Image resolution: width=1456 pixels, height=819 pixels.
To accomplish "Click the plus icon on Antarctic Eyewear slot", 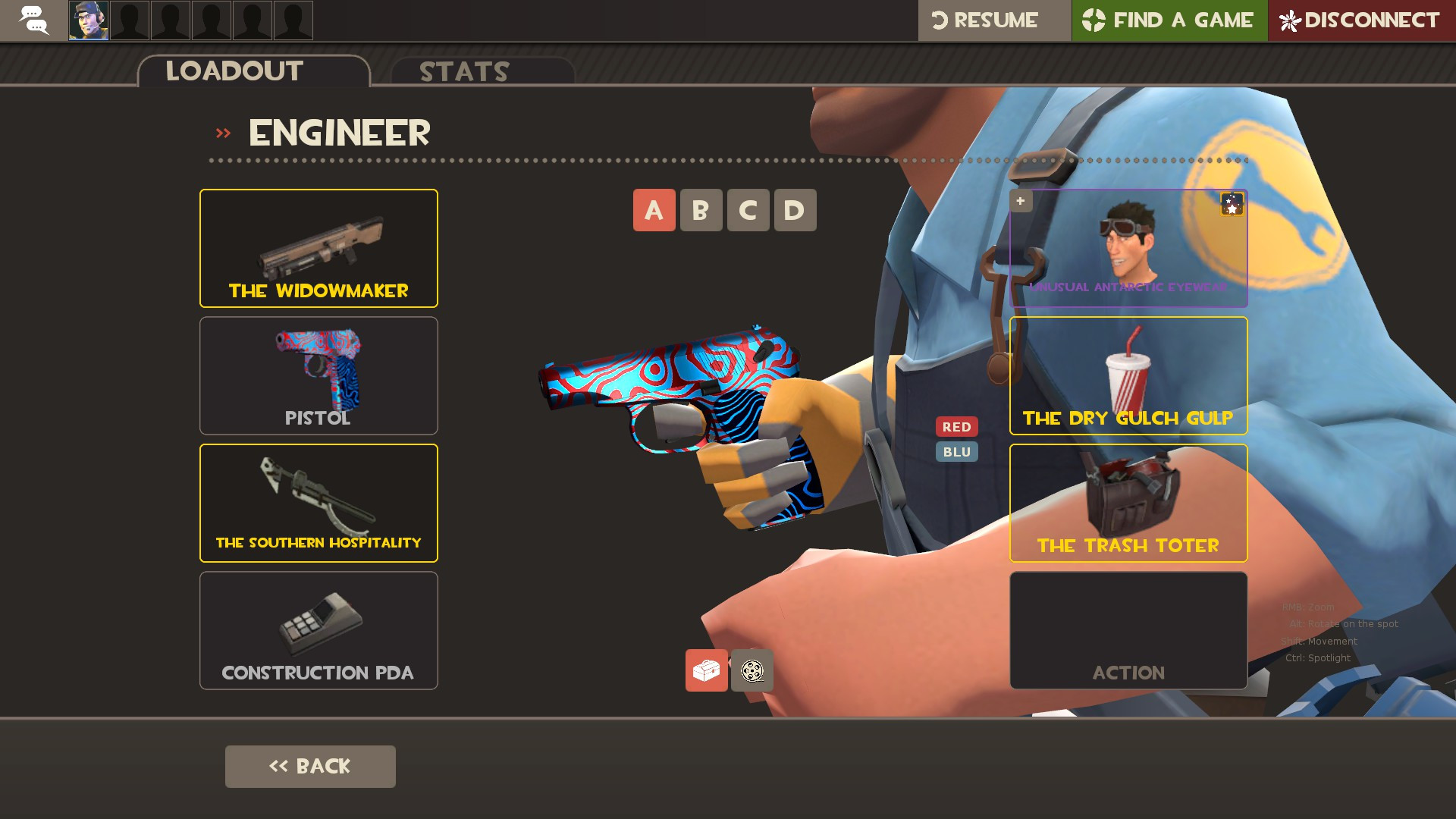I will click(1020, 201).
